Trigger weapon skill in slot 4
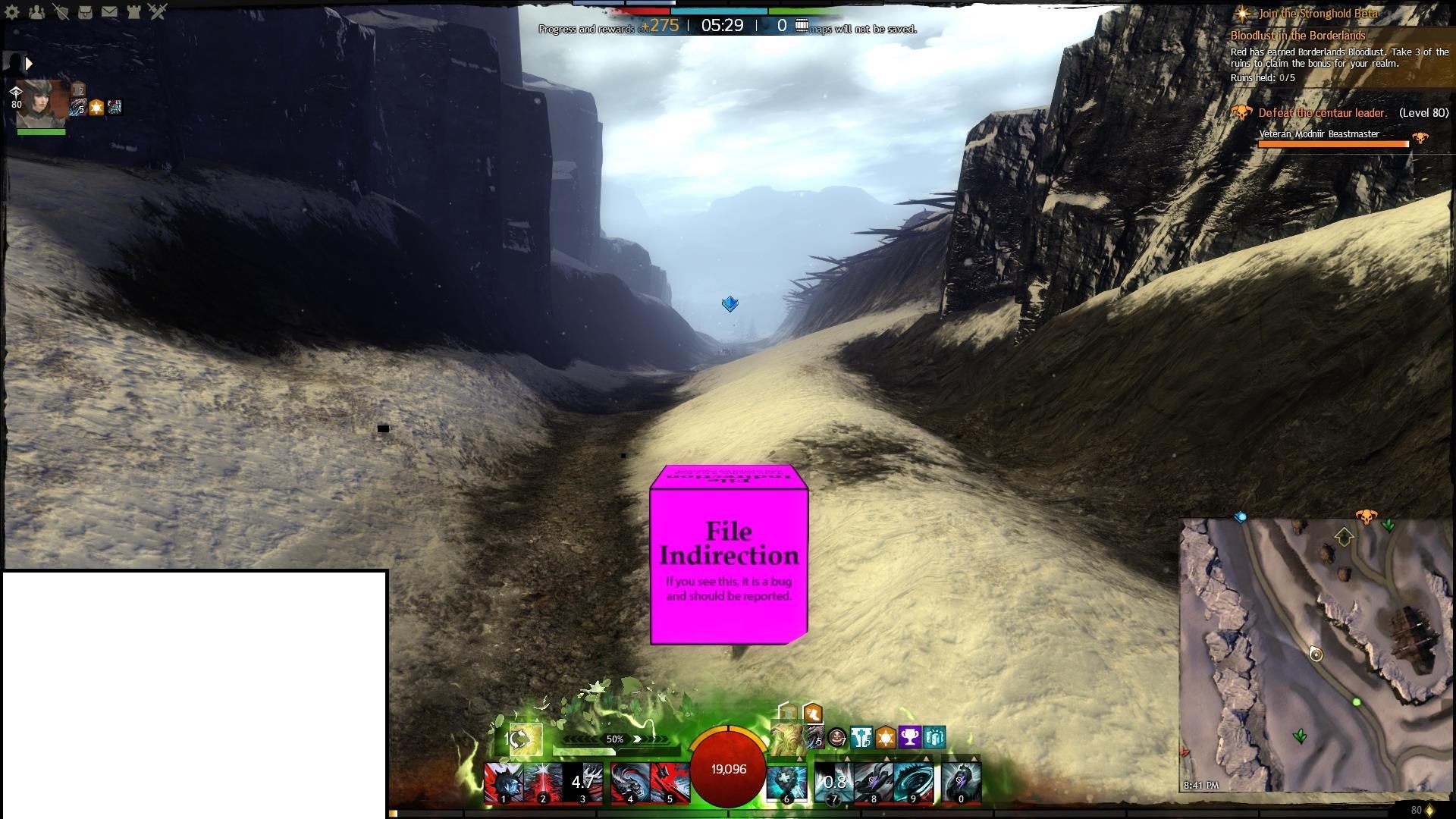This screenshot has width=1456, height=819. coord(630,783)
